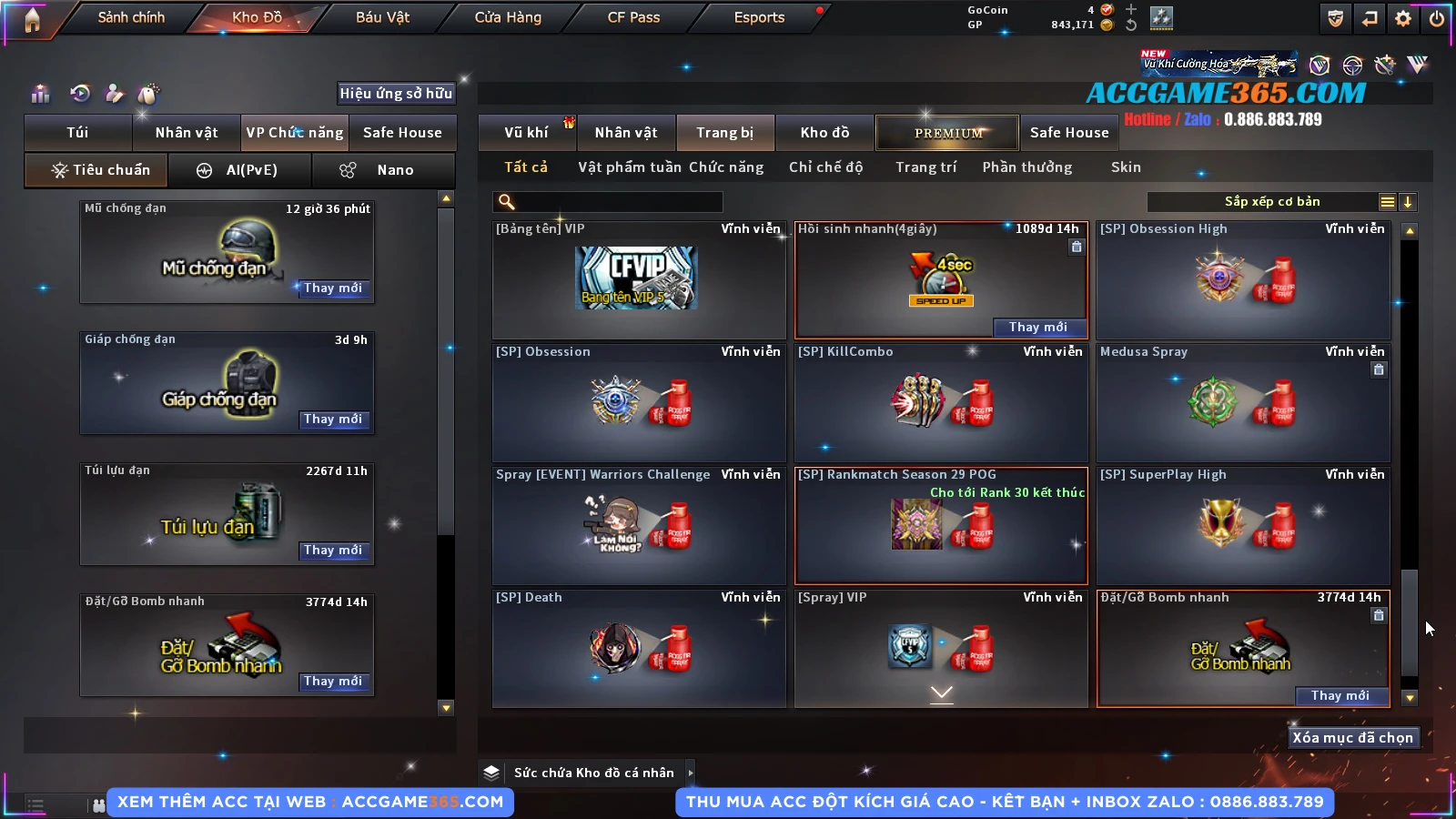1456x819 pixels.
Task: Renew the Mũ chống đạn helmet
Action: pos(333,288)
